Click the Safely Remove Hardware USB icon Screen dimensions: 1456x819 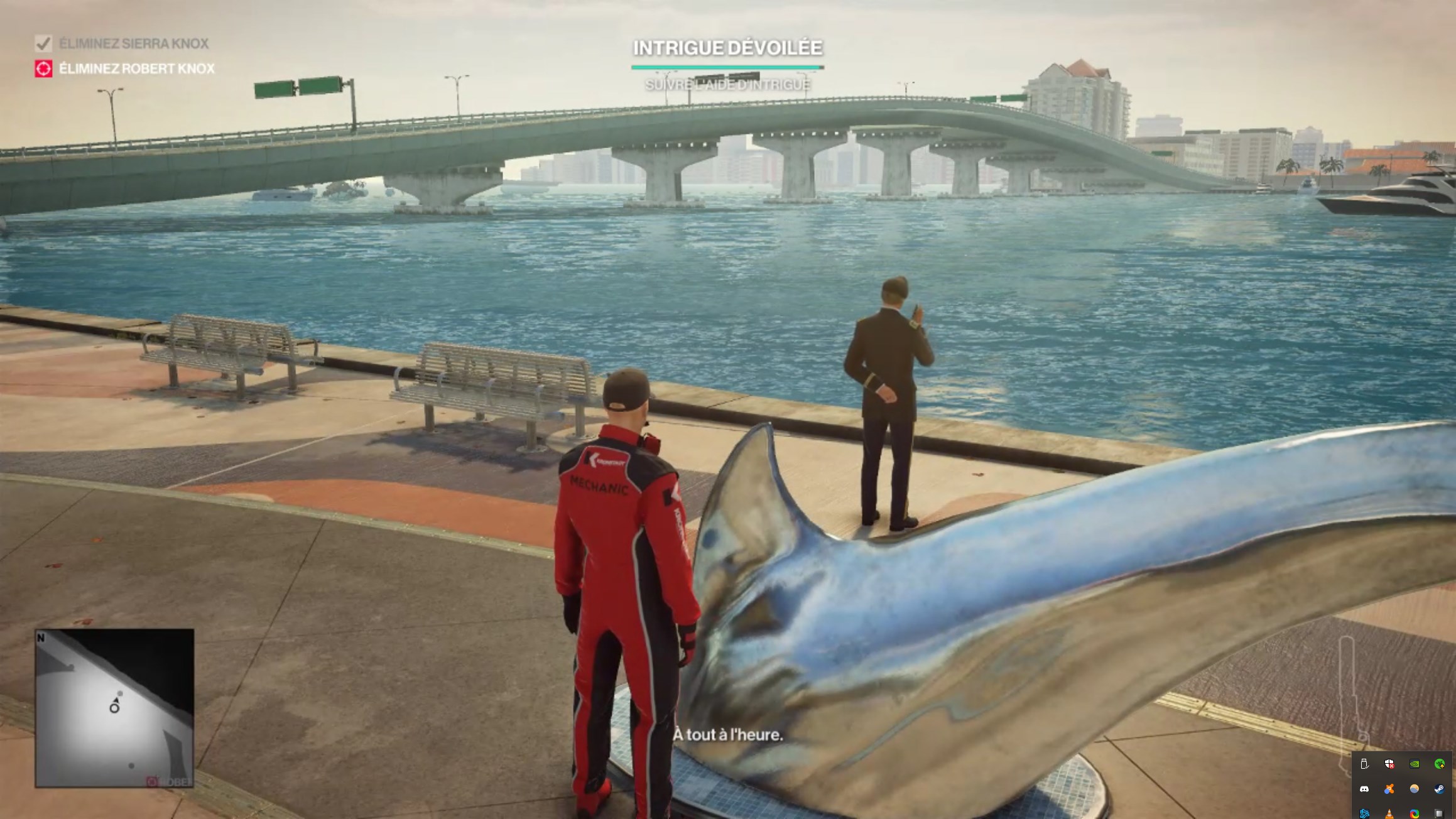coord(1364,764)
